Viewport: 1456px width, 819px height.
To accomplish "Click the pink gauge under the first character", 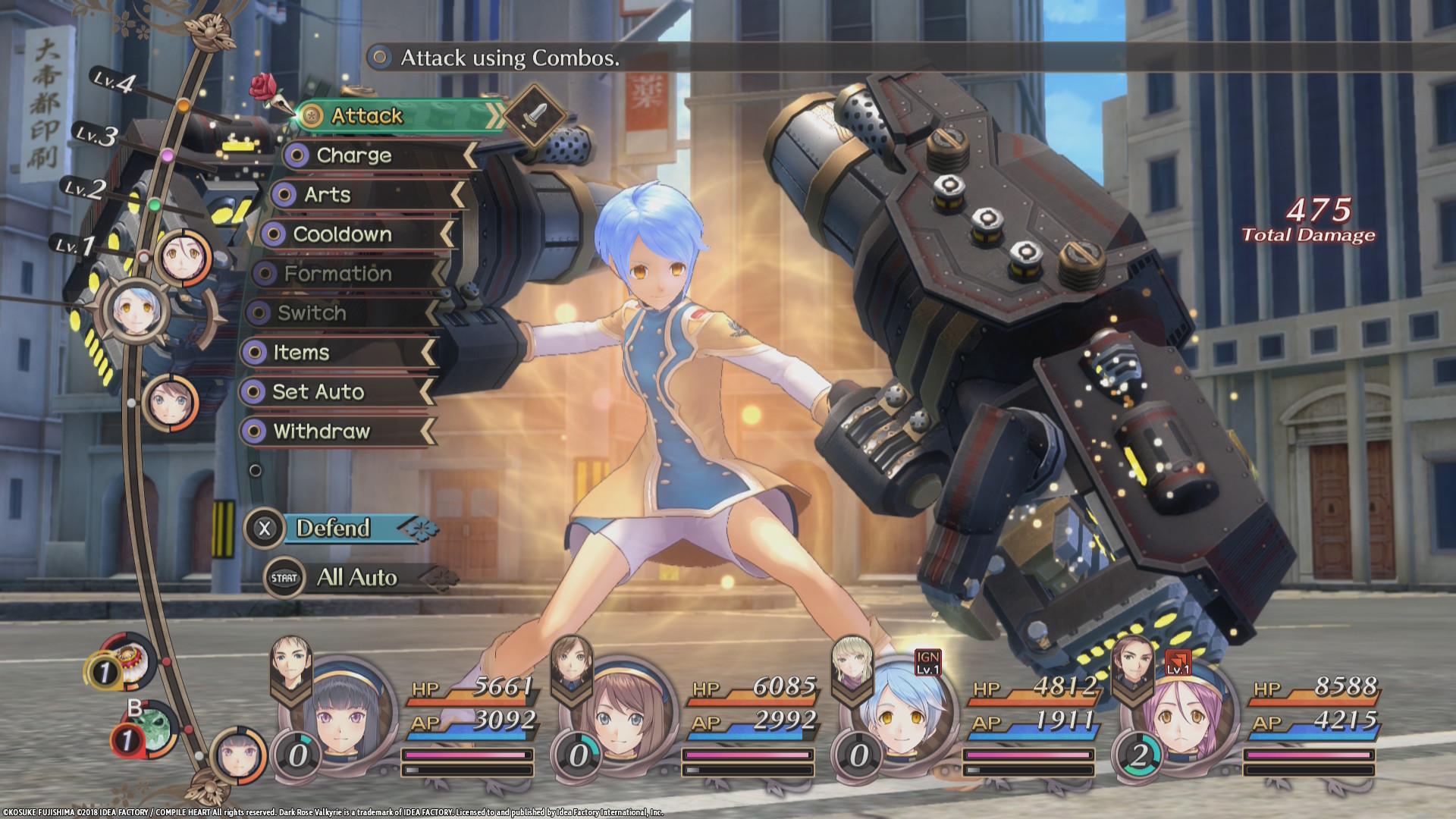I will pyautogui.click(x=466, y=755).
